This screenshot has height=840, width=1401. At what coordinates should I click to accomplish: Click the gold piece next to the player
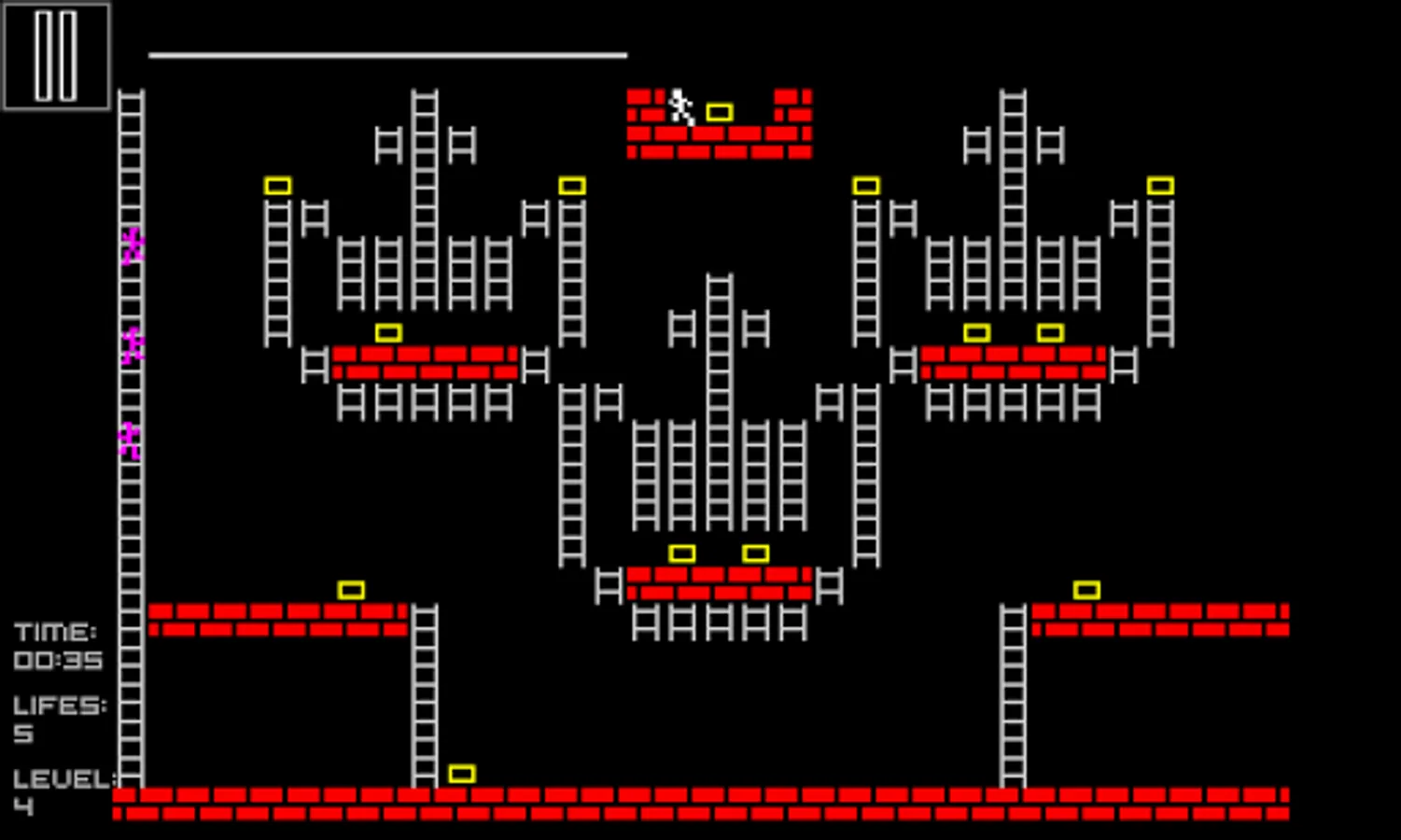click(x=719, y=111)
